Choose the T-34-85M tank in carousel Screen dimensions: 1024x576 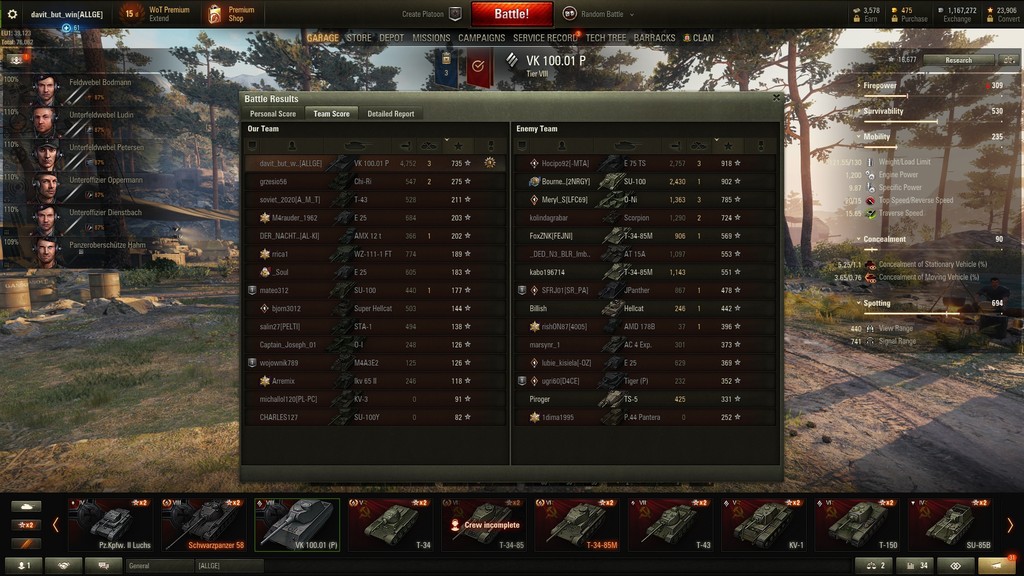(x=578, y=524)
